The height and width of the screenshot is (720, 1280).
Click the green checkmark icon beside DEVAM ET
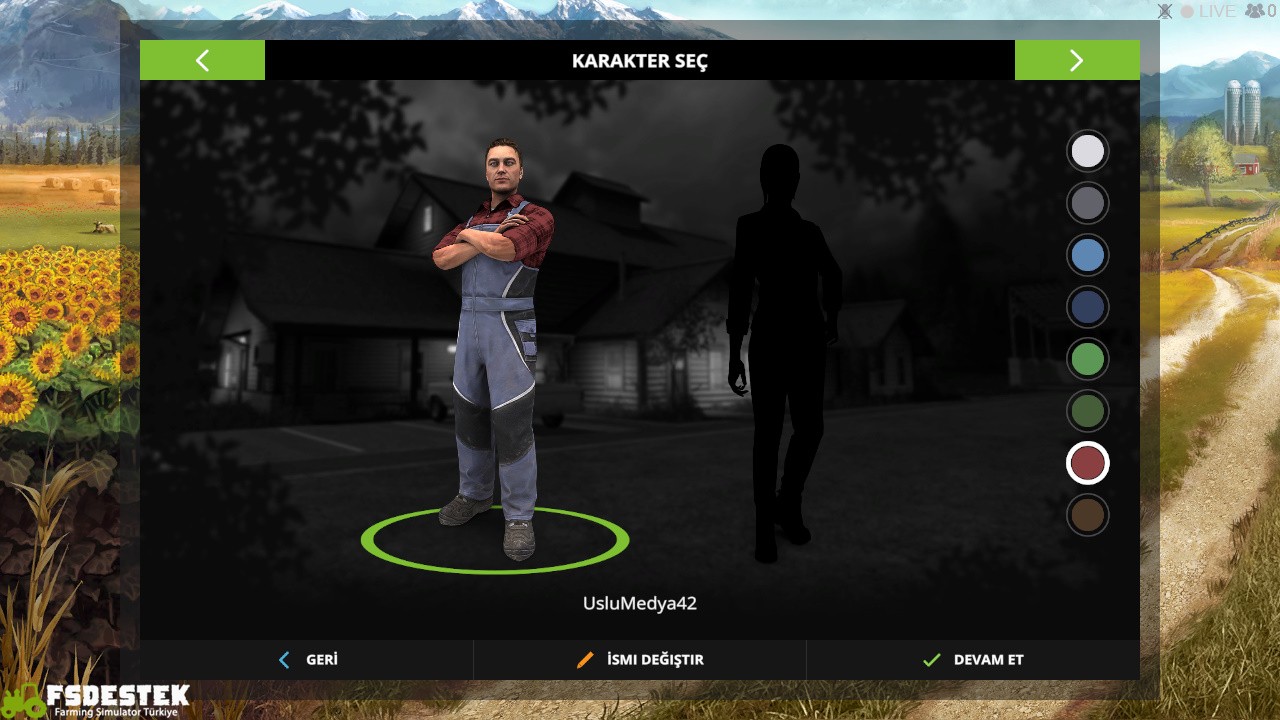pos(930,660)
